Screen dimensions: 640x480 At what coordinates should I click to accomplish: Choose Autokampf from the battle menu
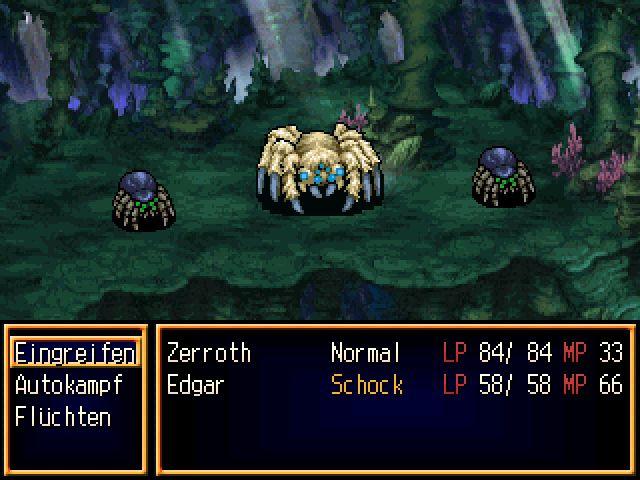click(68, 385)
